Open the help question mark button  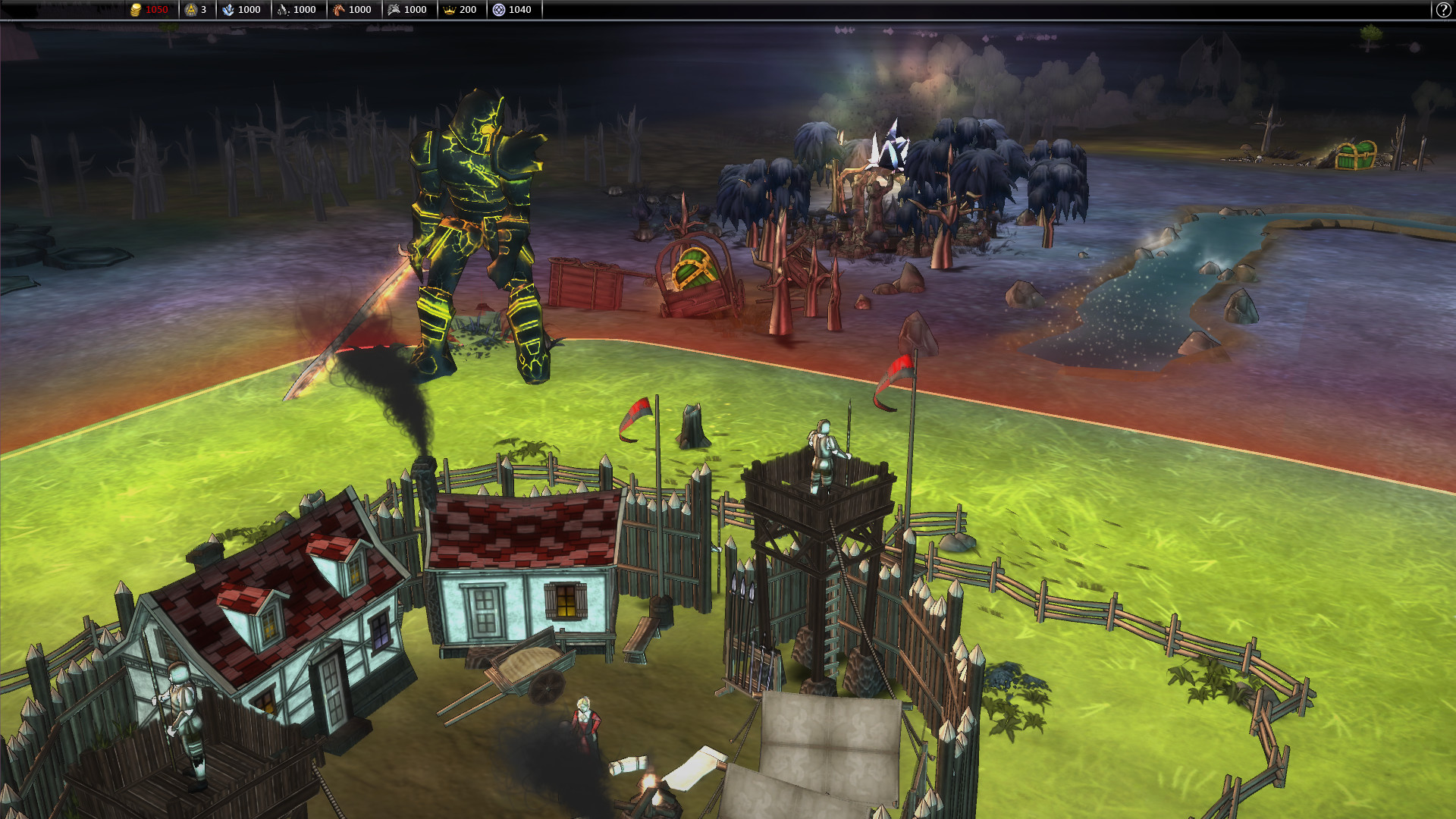1443,9
